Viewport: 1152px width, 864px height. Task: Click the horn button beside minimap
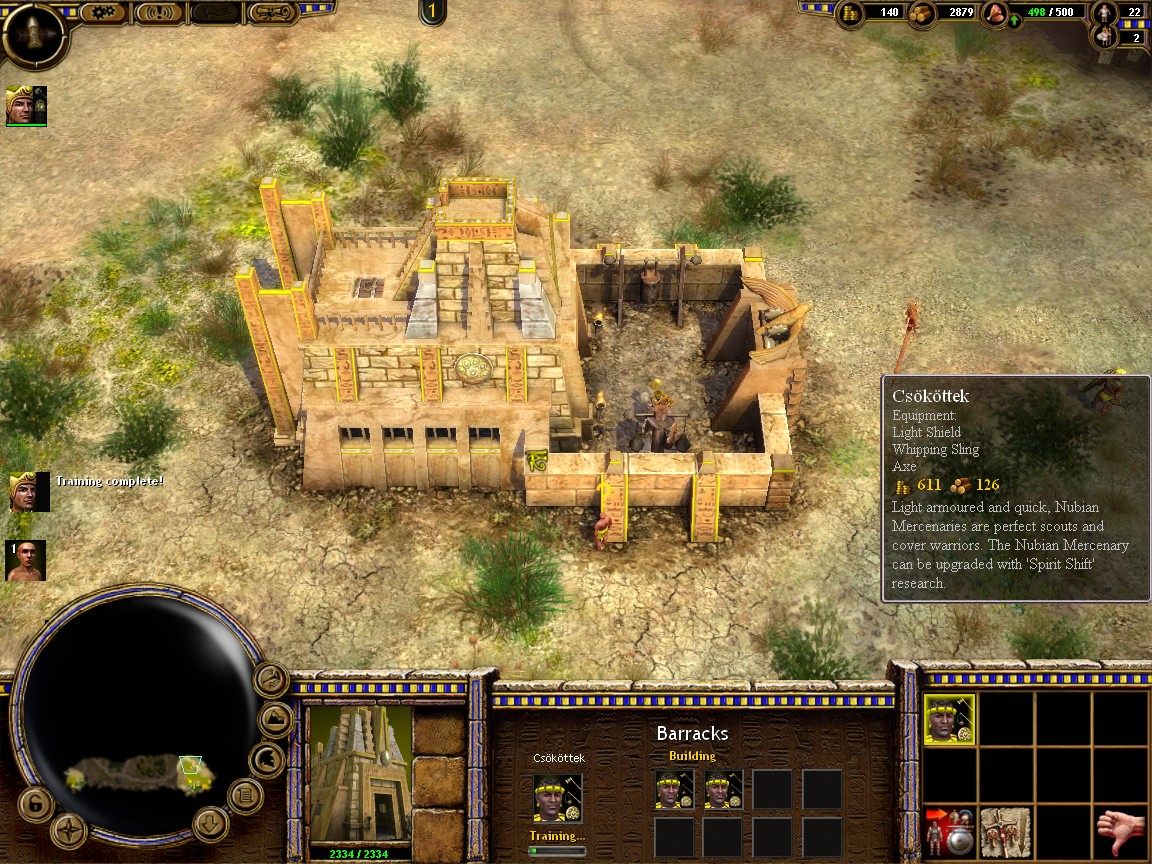(x=270, y=680)
